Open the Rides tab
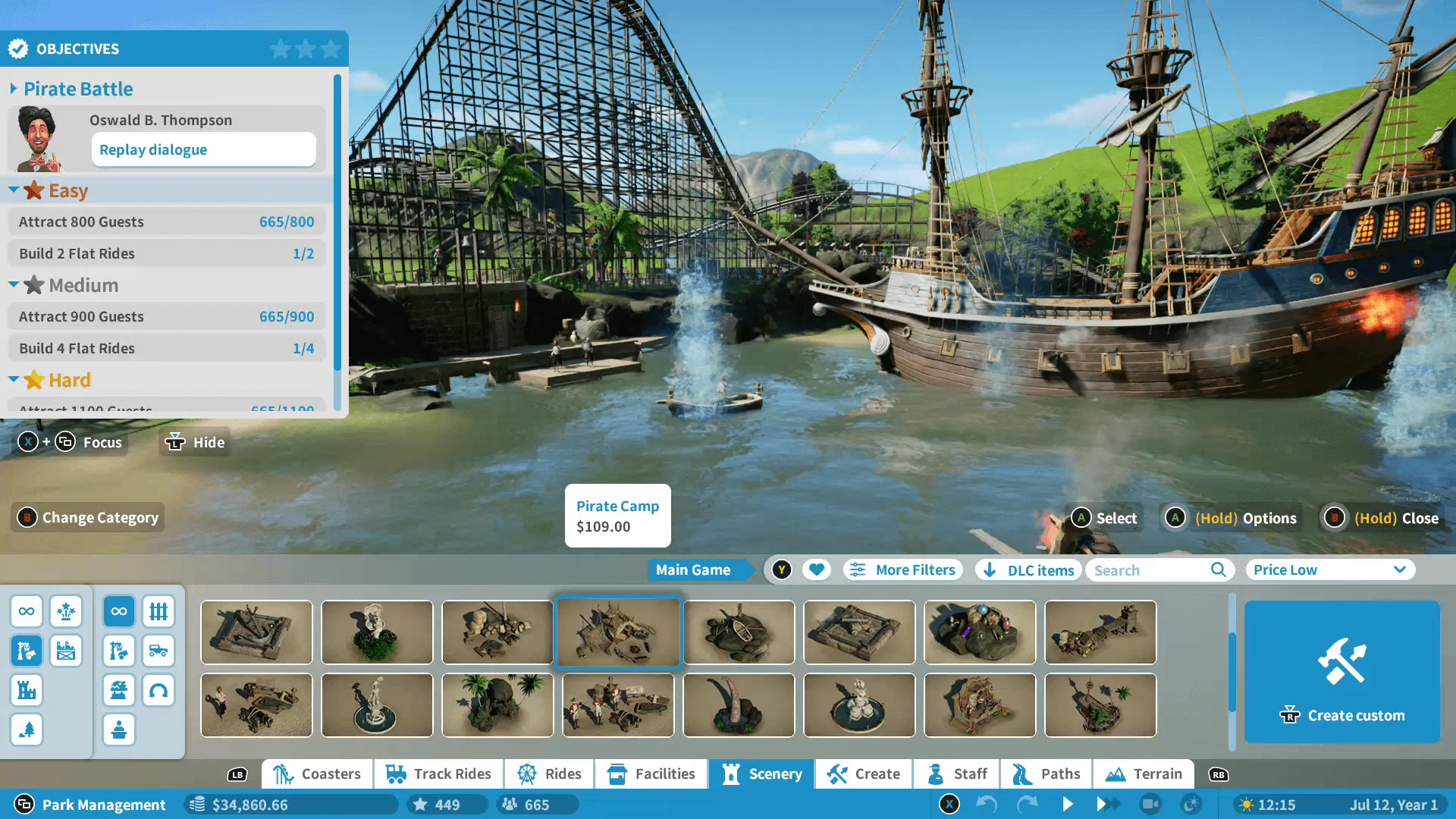This screenshot has height=819, width=1456. coord(549,773)
